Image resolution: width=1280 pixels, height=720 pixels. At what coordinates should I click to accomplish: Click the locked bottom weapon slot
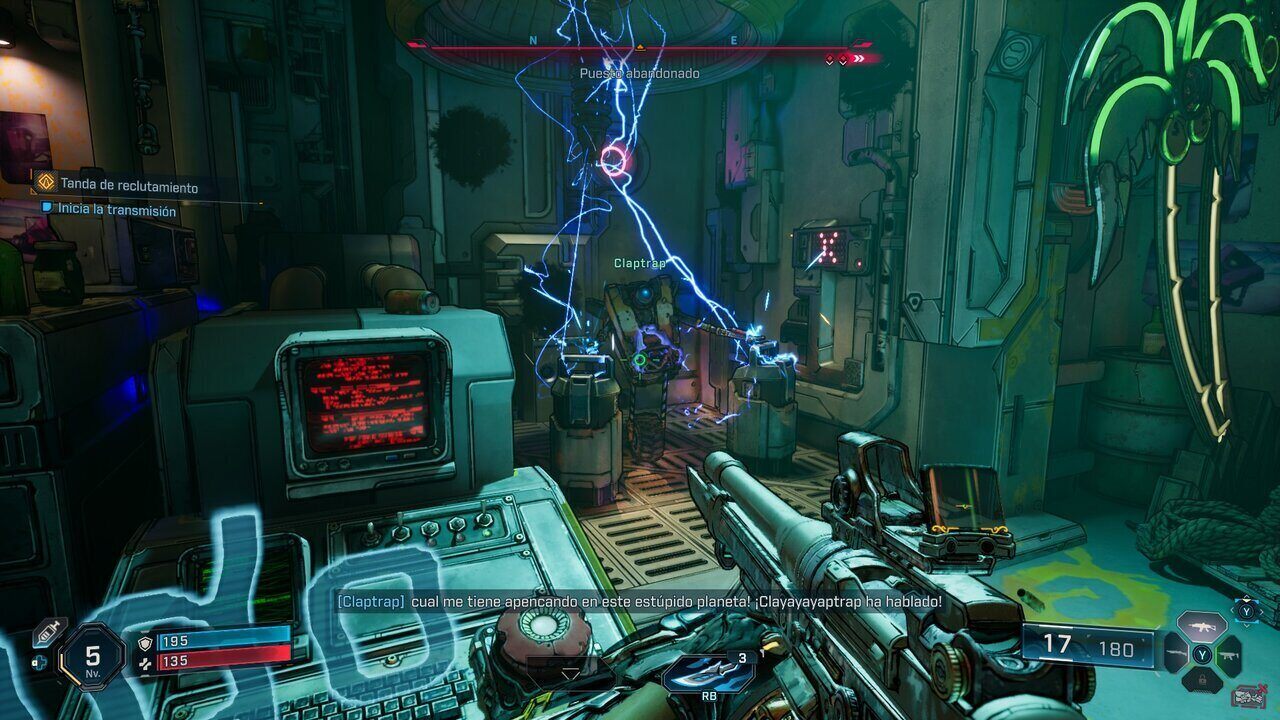(x=1201, y=682)
